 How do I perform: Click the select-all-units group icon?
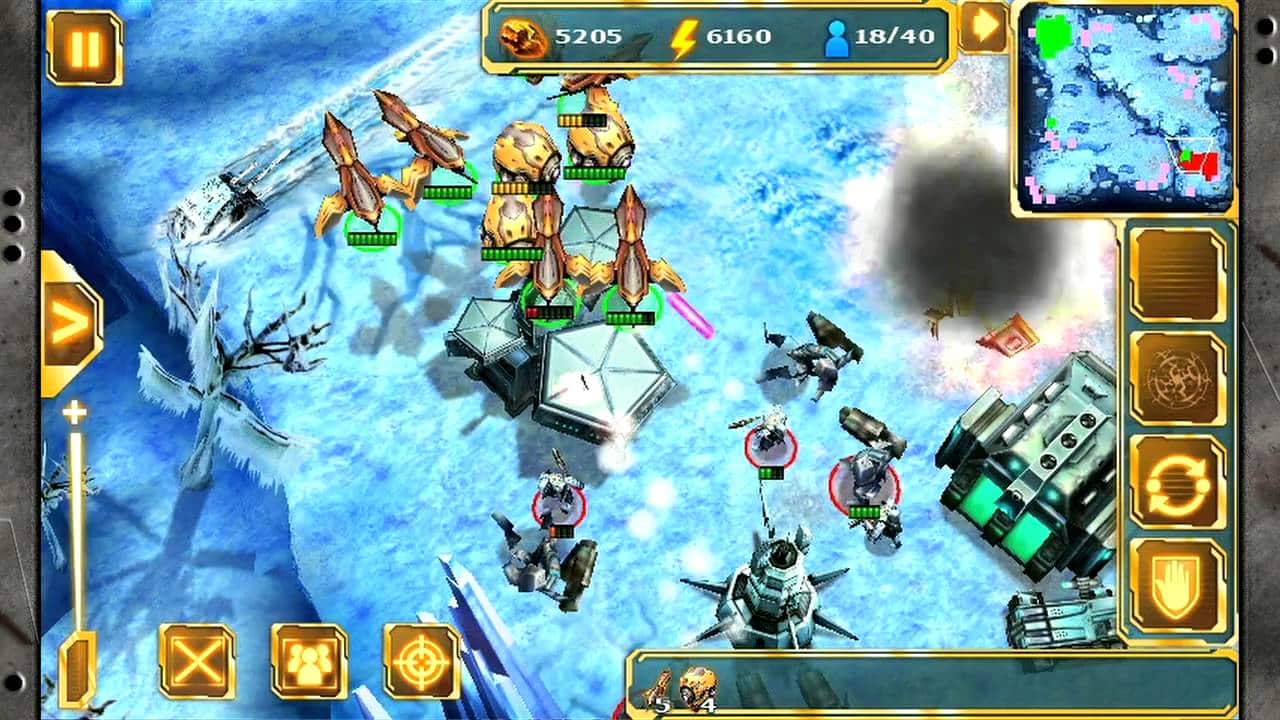pyautogui.click(x=309, y=659)
